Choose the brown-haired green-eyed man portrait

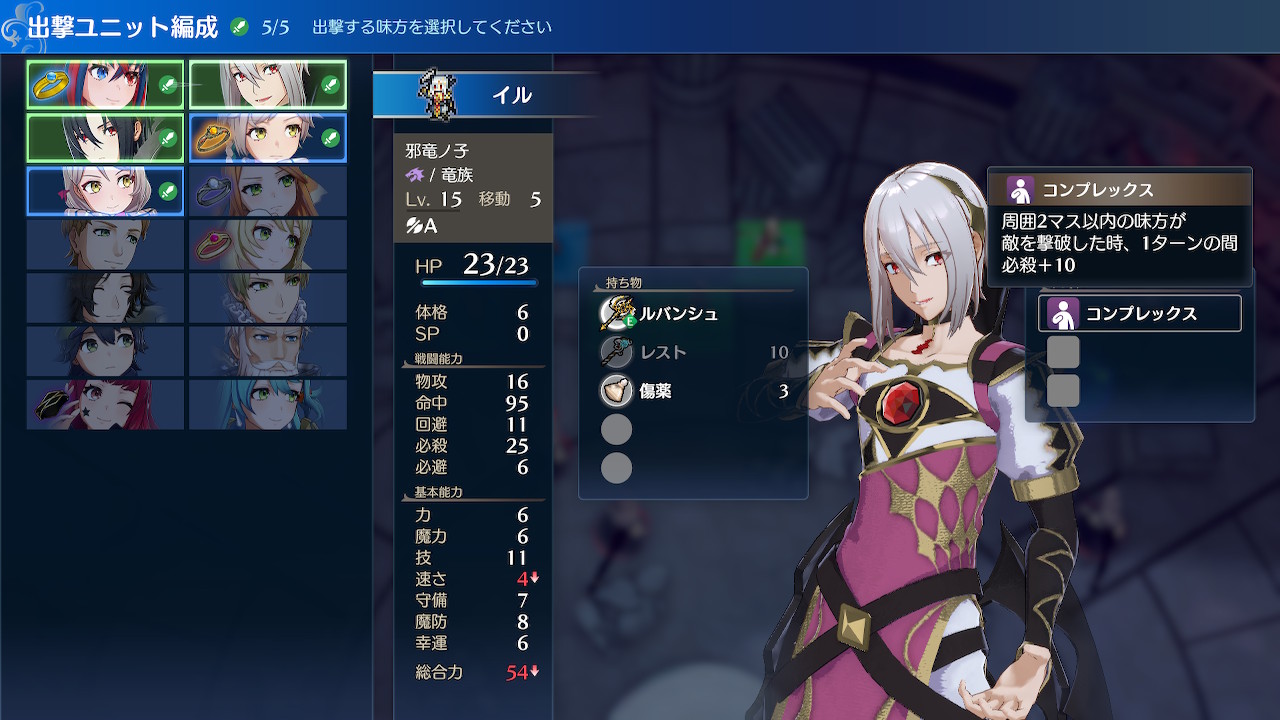105,244
